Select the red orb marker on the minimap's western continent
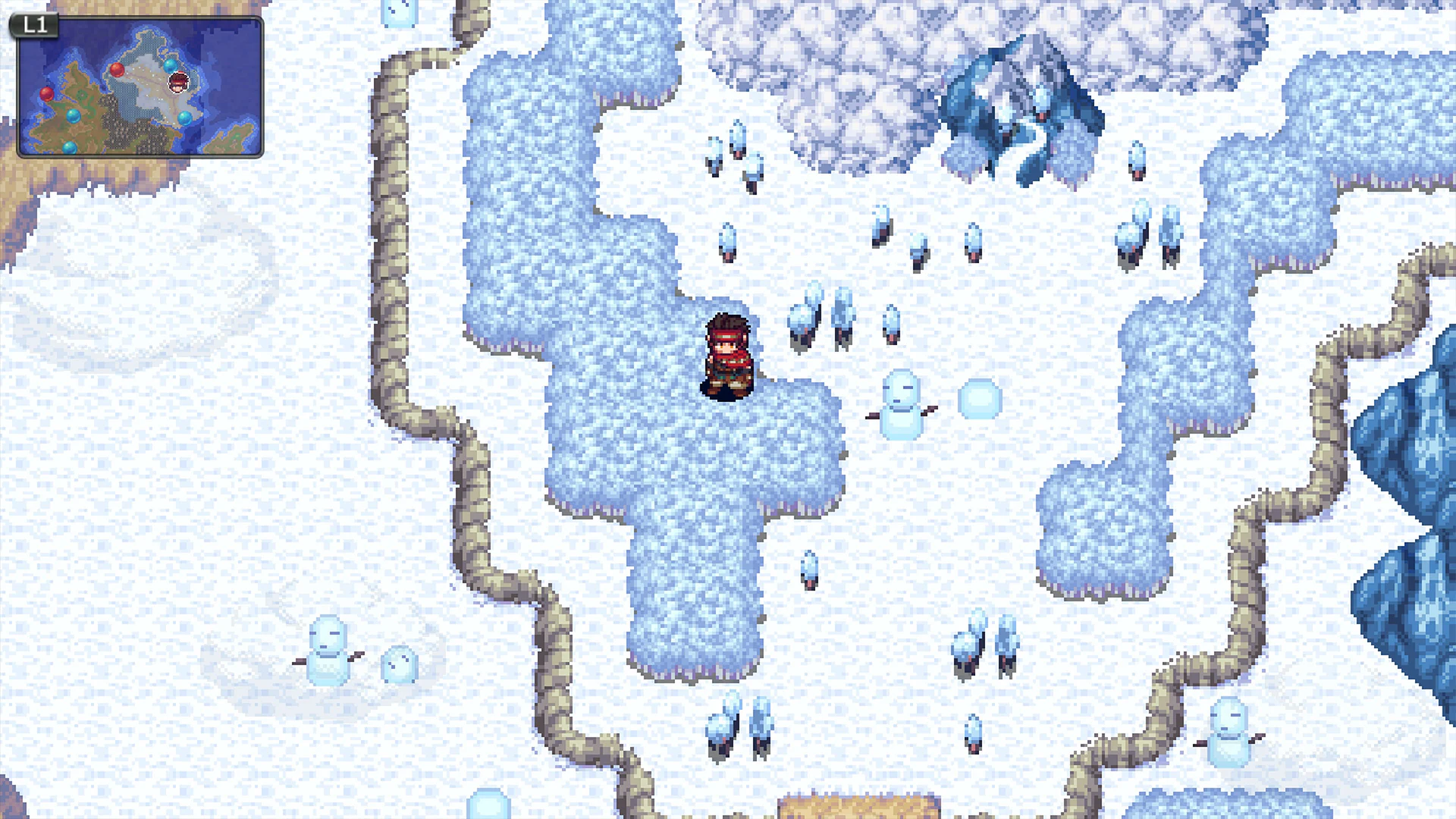 (46, 95)
